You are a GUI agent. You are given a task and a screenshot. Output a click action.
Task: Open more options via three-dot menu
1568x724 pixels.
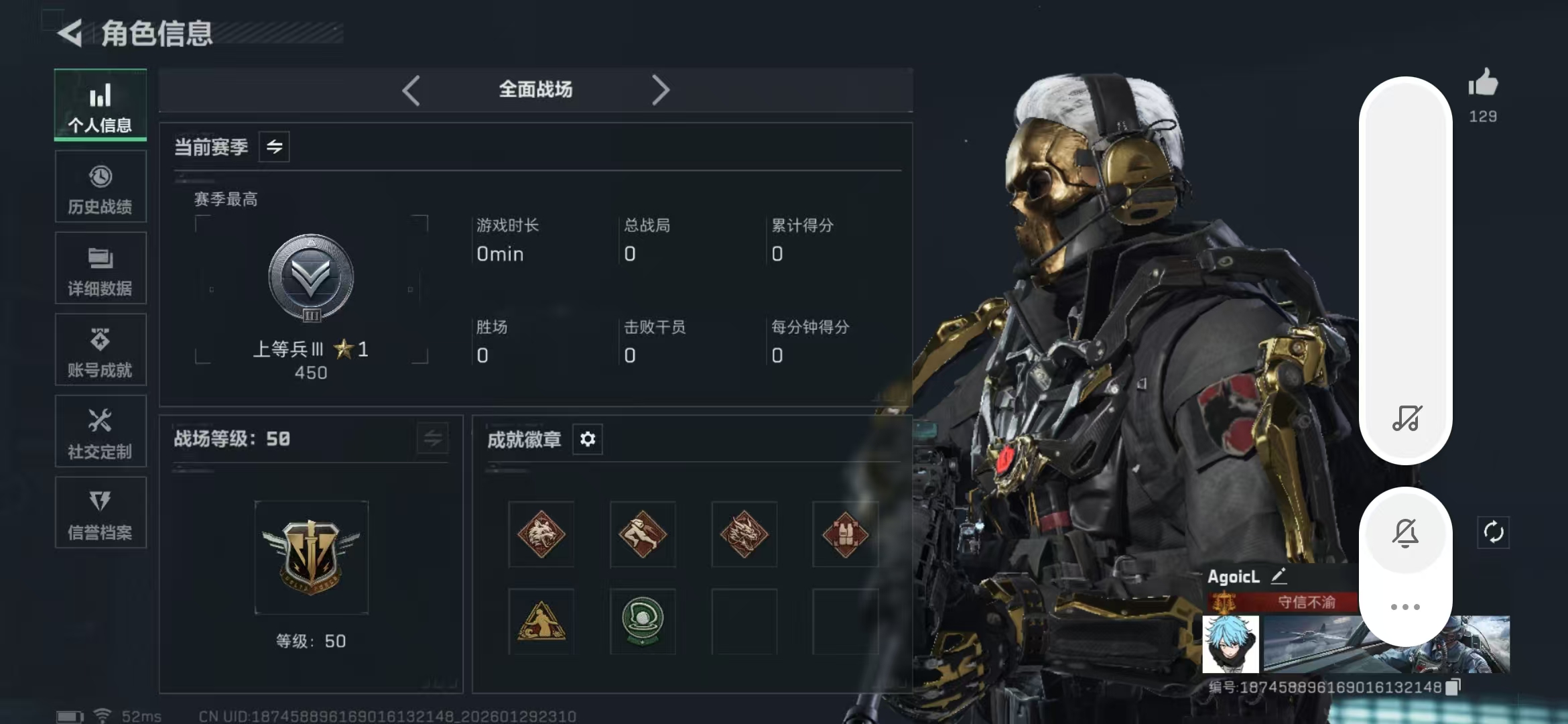pos(1406,607)
